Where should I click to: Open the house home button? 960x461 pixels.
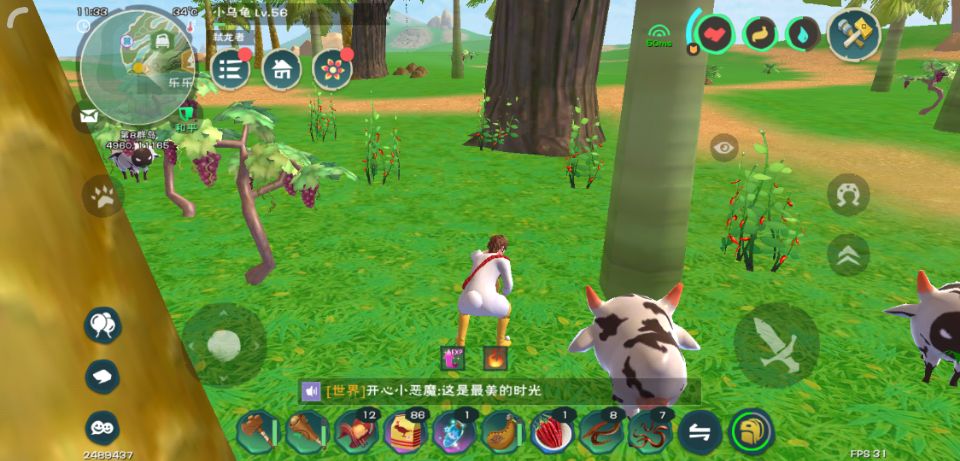282,69
